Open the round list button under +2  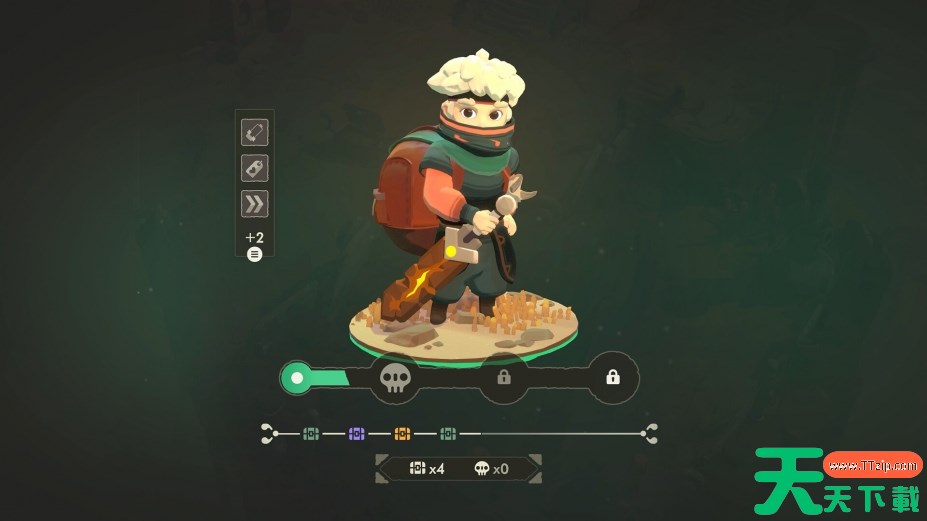pos(254,254)
